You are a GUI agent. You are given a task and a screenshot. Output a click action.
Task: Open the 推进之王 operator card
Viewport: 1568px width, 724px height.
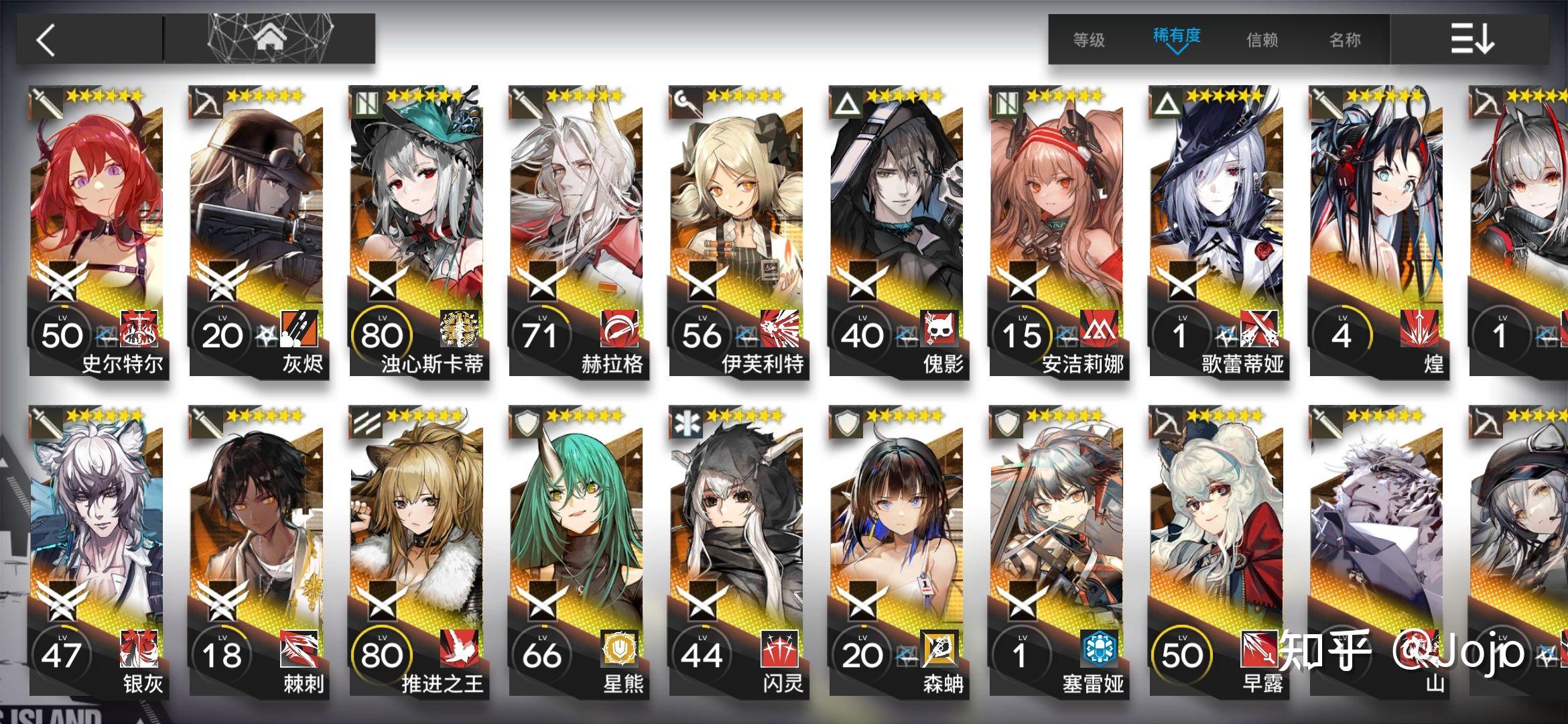click(x=417, y=551)
